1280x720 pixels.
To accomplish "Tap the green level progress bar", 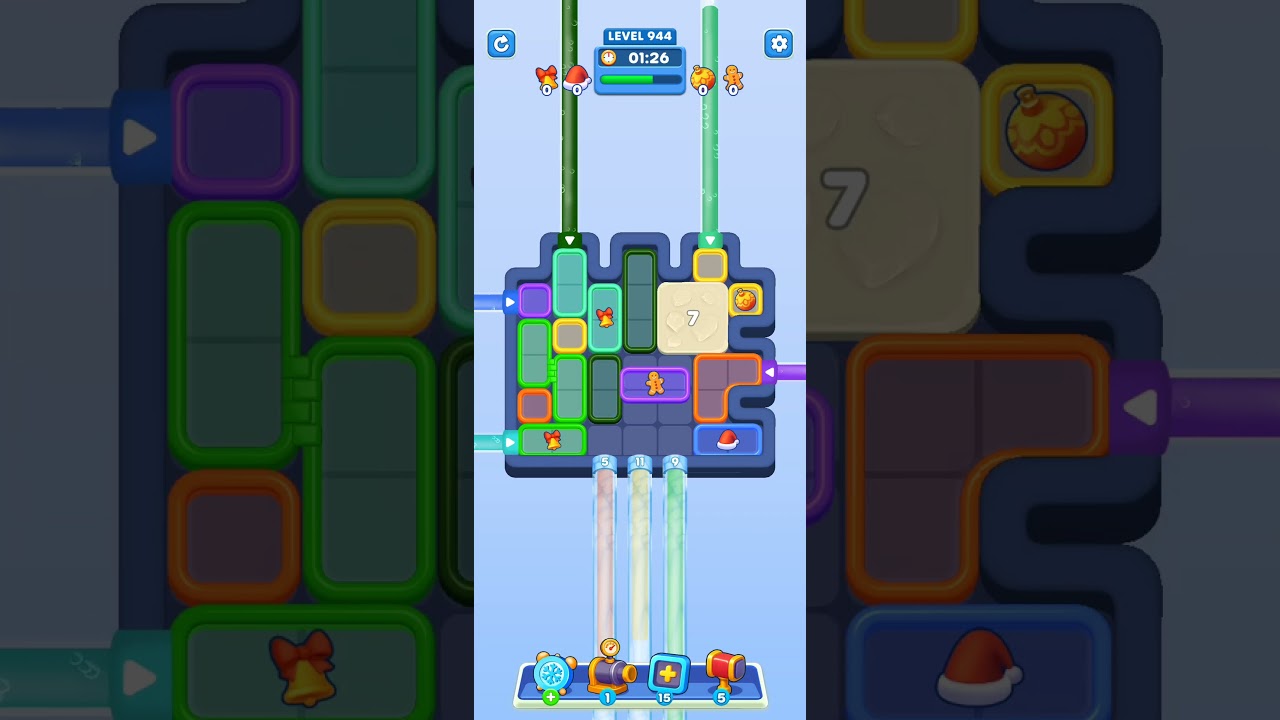I will 637,79.
